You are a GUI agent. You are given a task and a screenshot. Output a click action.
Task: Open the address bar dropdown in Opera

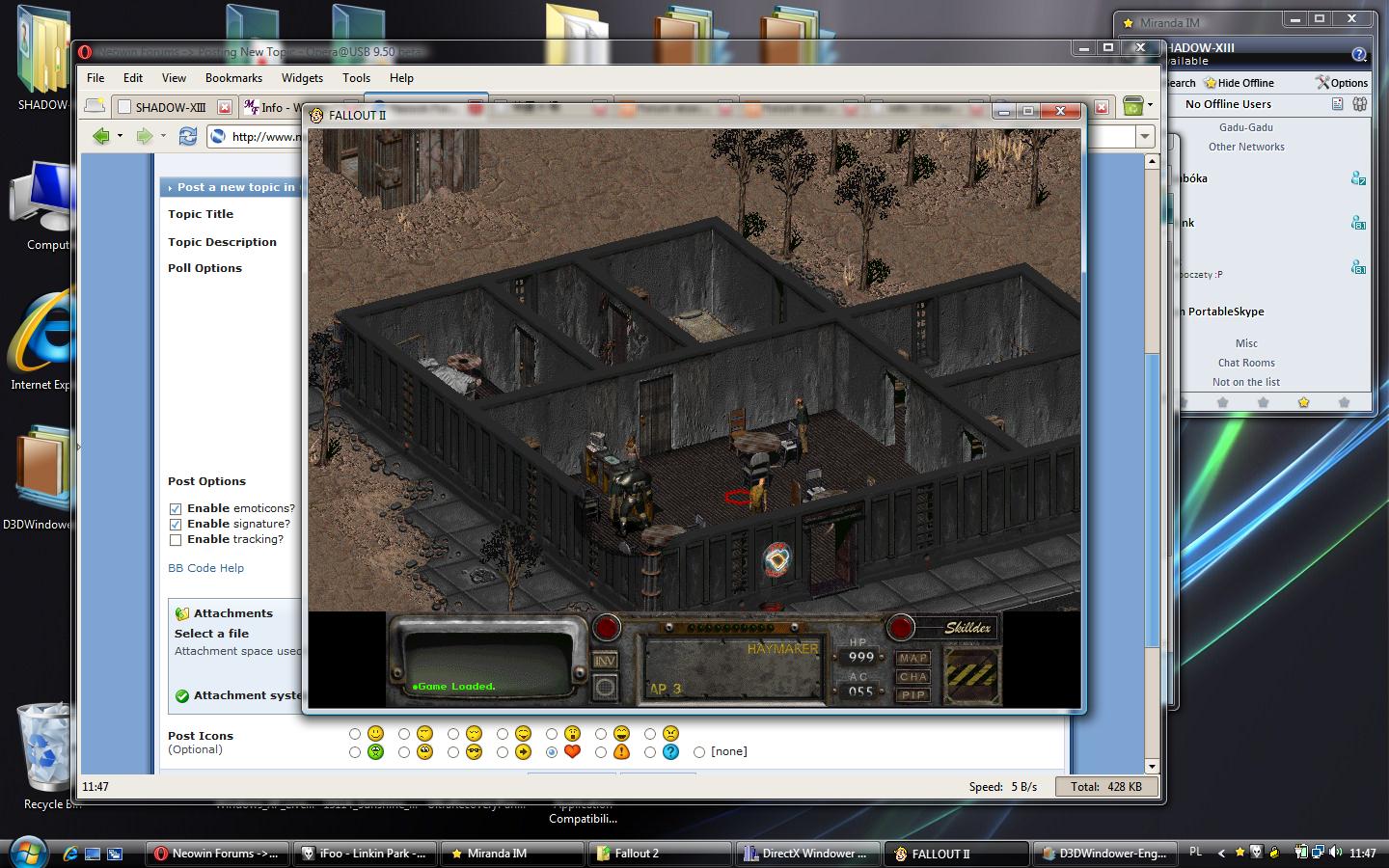coord(1144,136)
